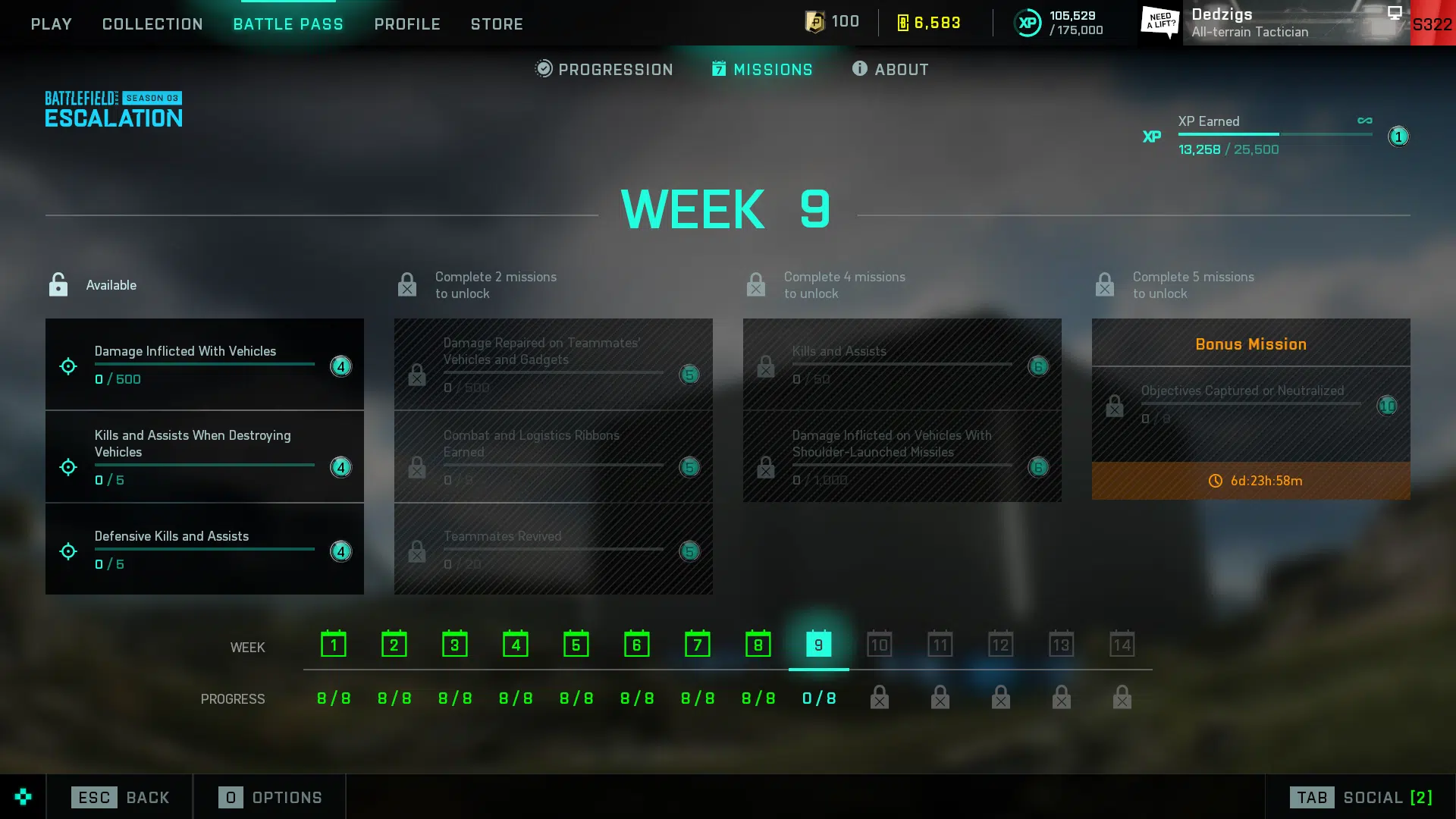Open the Profile tab
Image resolution: width=1456 pixels, height=819 pixels.
pos(407,24)
